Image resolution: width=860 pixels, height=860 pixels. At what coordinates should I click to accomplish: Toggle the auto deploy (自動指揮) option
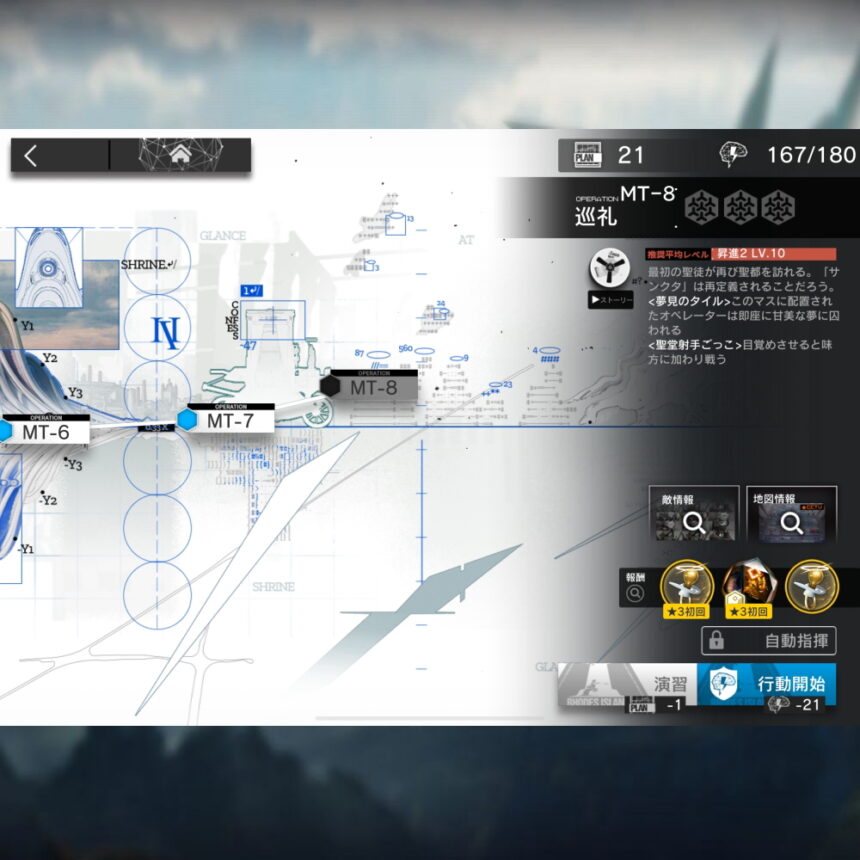click(768, 641)
